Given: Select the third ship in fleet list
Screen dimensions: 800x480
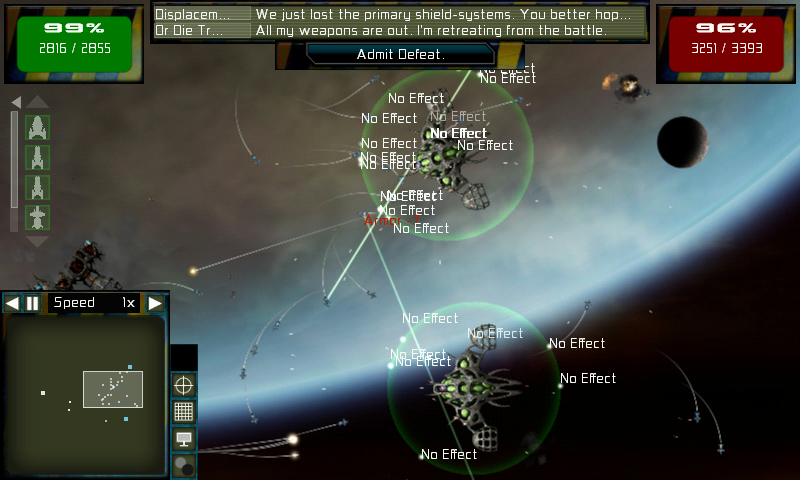Looking at the screenshot, I should tap(37, 188).
